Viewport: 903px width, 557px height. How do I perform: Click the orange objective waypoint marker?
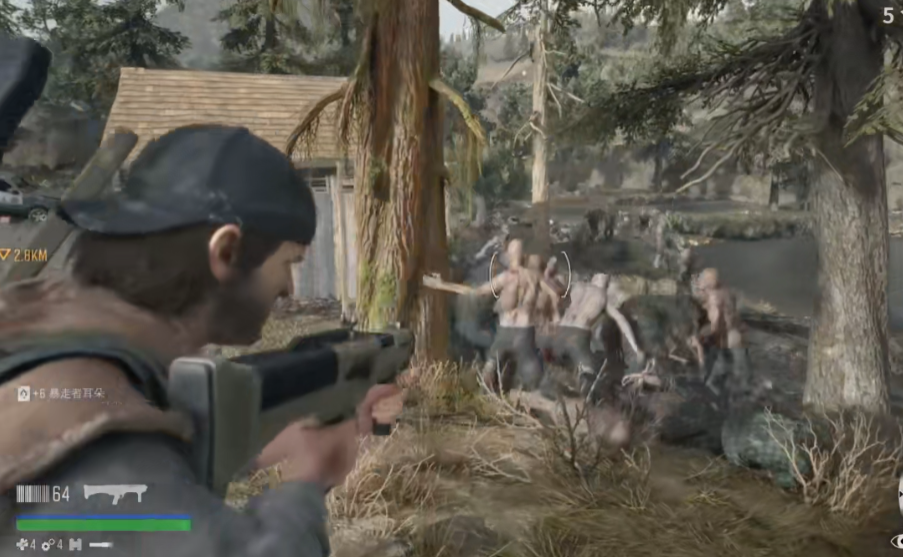coord(6,256)
